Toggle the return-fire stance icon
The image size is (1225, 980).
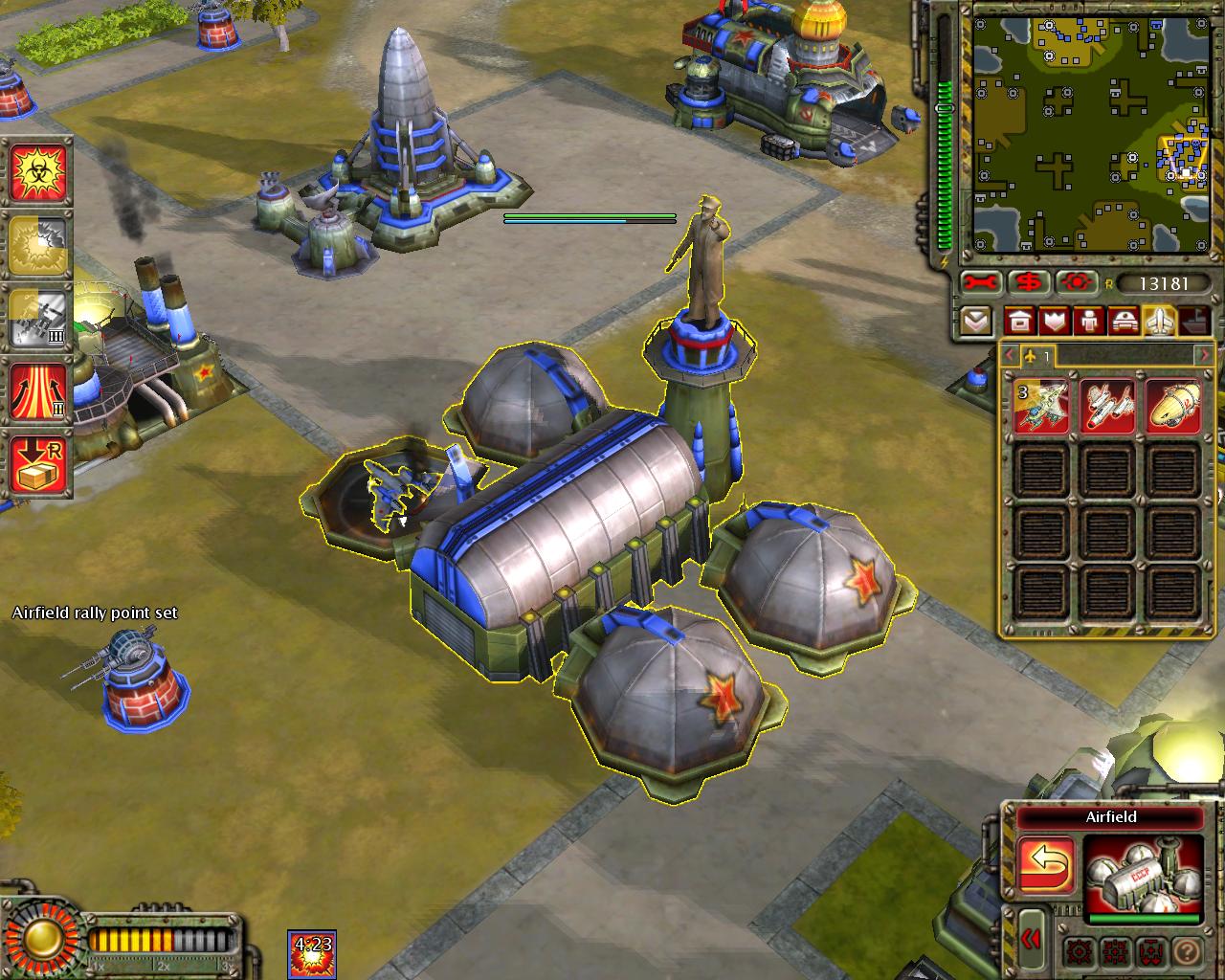(x=1151, y=953)
